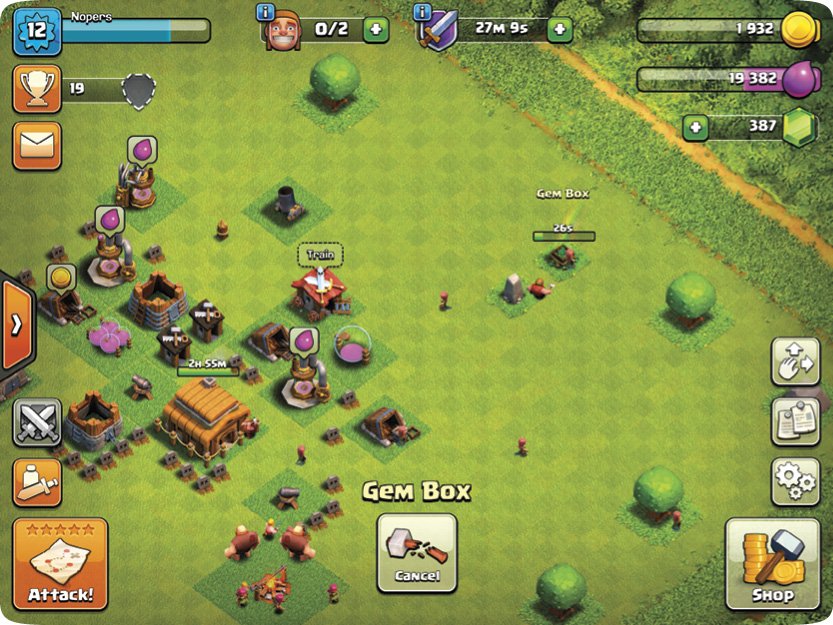Select the Train bubble above the barracks

click(319, 255)
